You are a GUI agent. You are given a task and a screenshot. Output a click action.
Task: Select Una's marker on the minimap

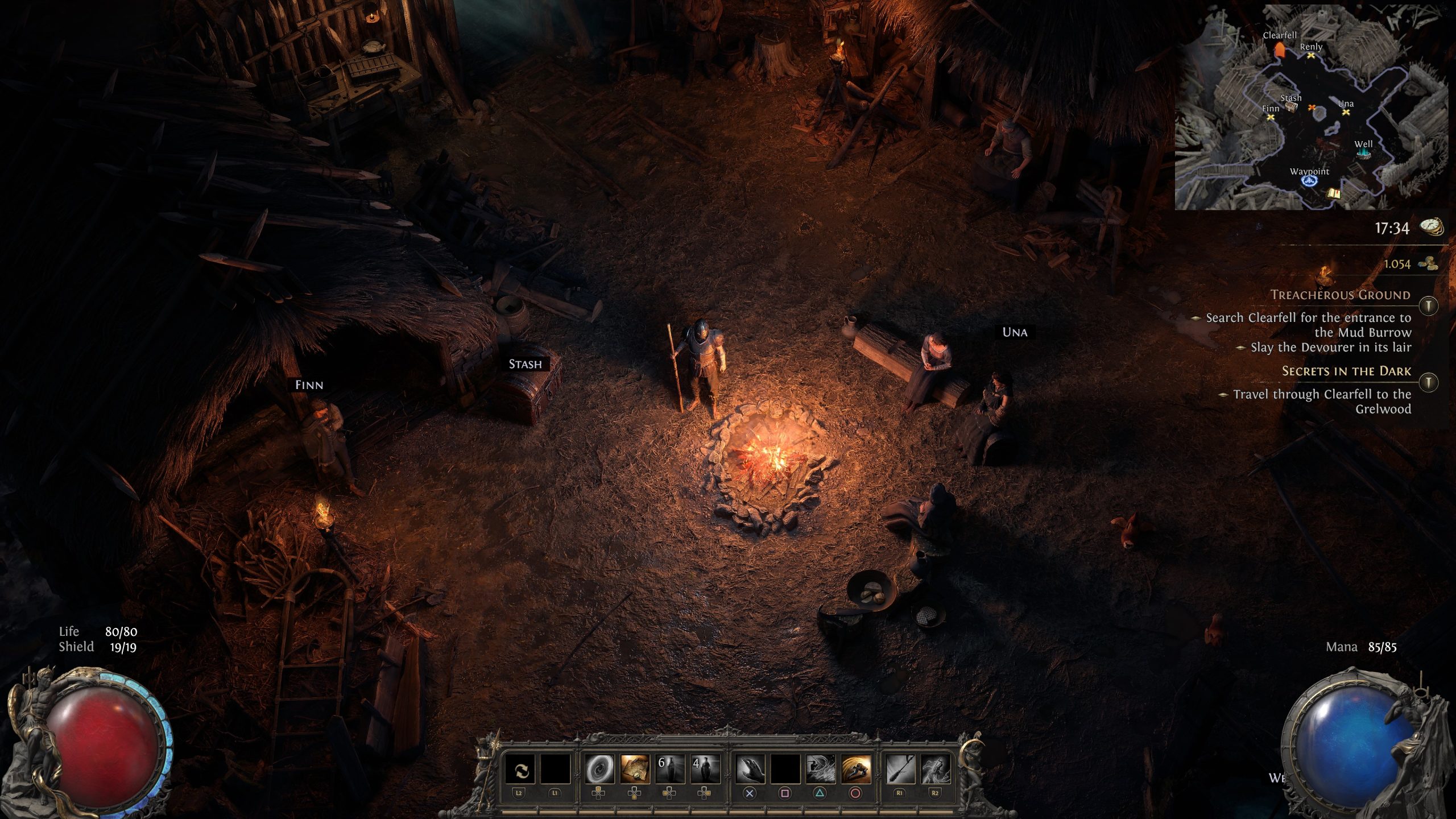pos(1346,113)
